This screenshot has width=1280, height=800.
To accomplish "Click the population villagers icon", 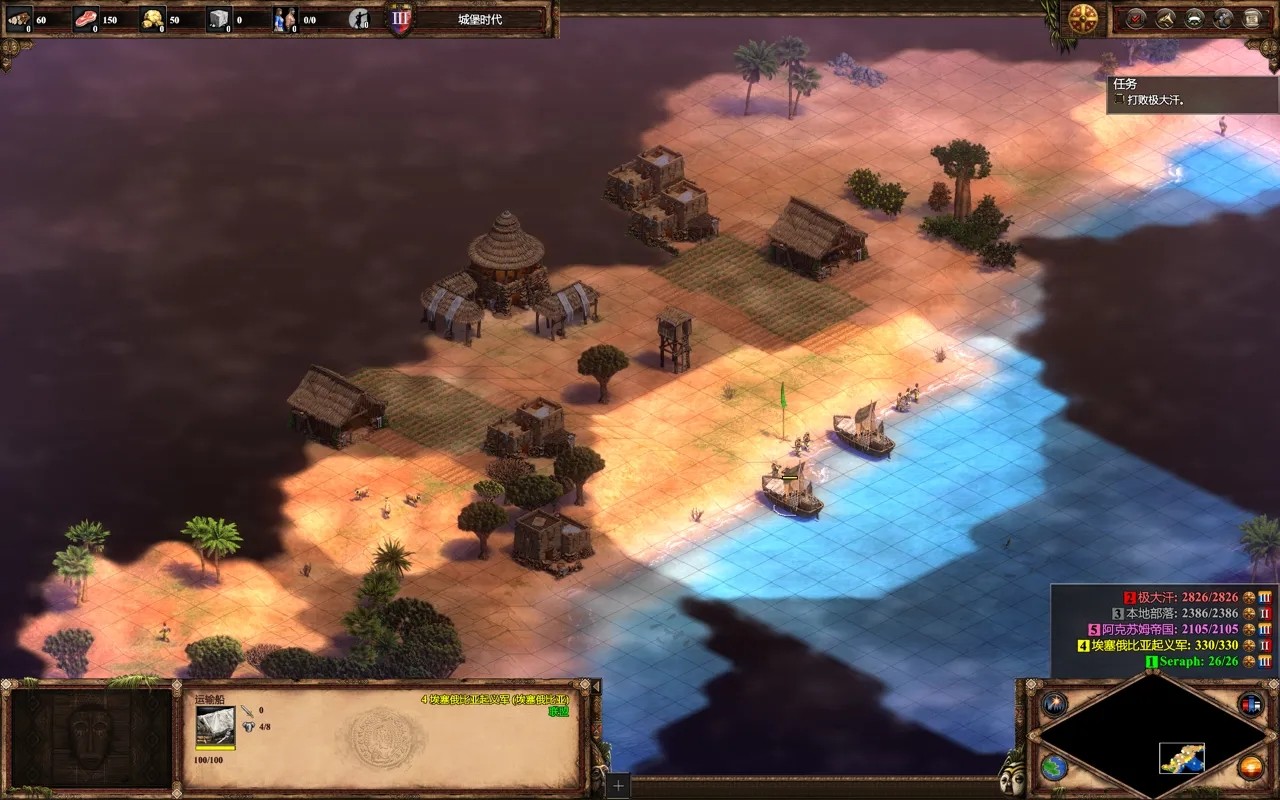I will coord(285,18).
